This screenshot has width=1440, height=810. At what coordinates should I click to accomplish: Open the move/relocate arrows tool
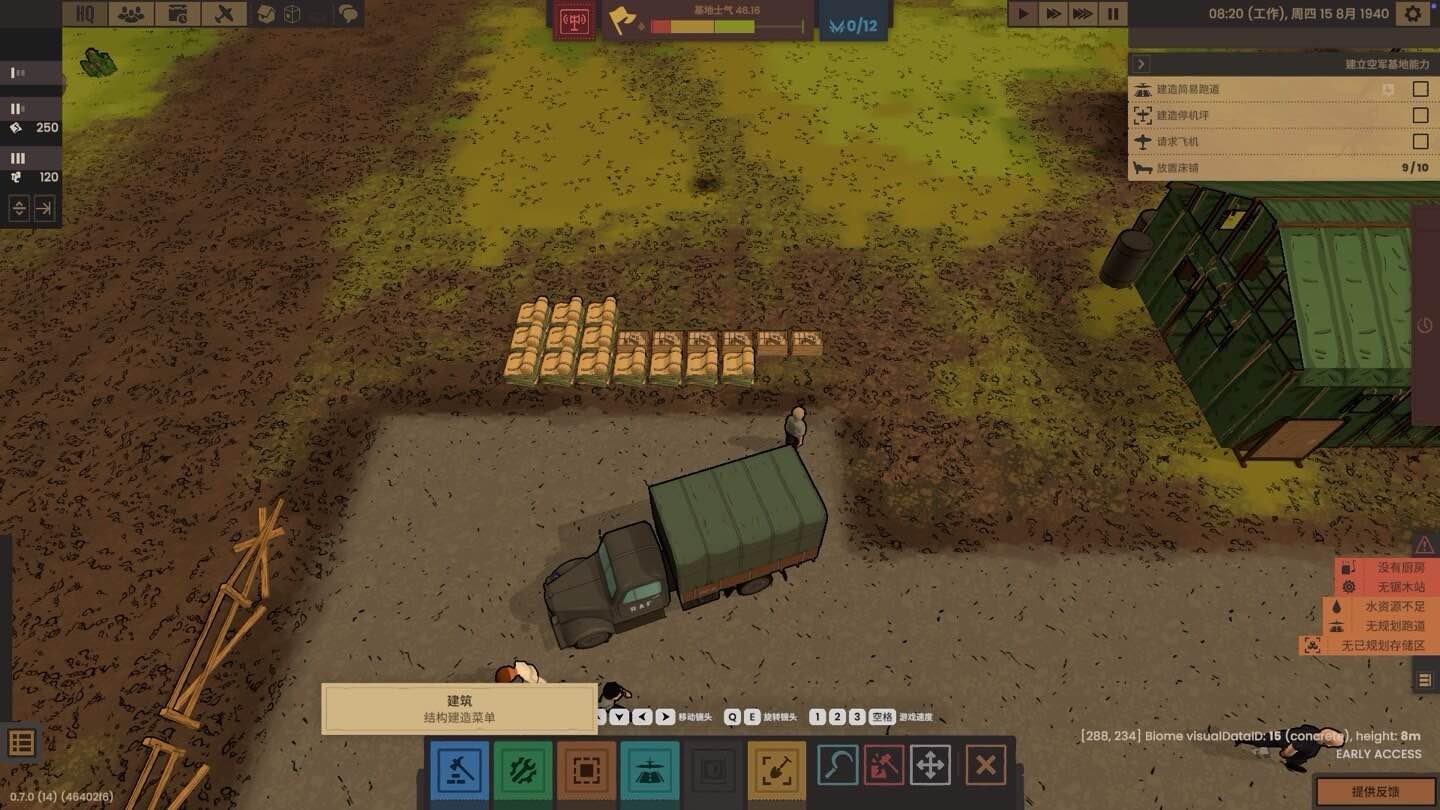(x=930, y=767)
